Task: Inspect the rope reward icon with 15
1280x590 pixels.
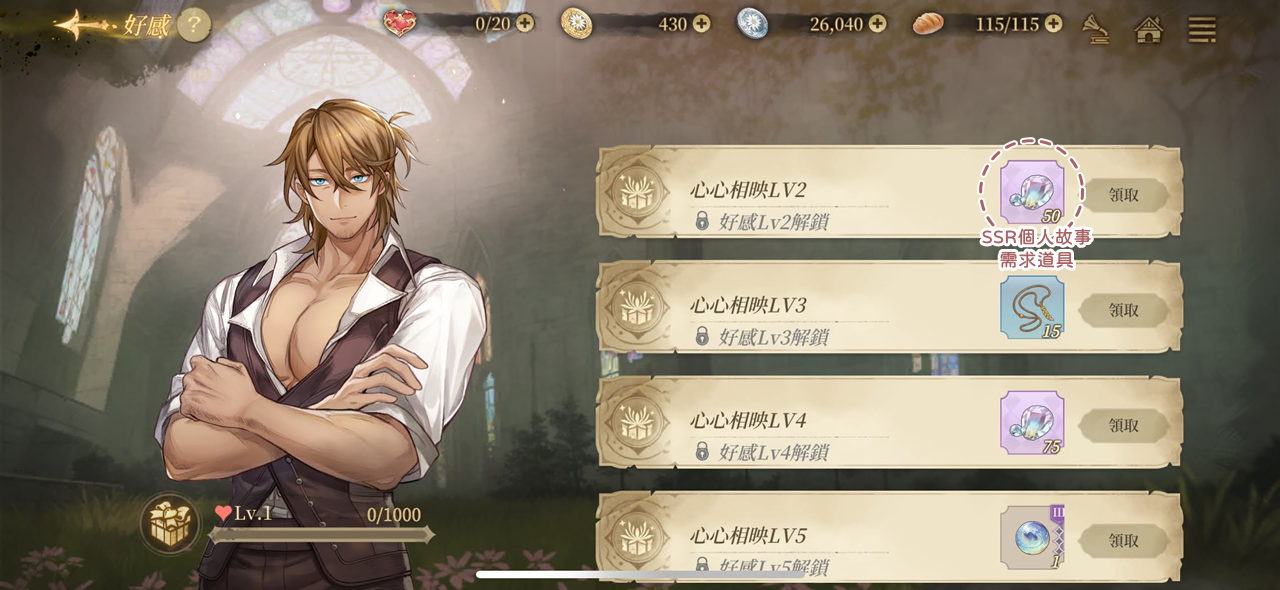Action: pyautogui.click(x=1032, y=307)
